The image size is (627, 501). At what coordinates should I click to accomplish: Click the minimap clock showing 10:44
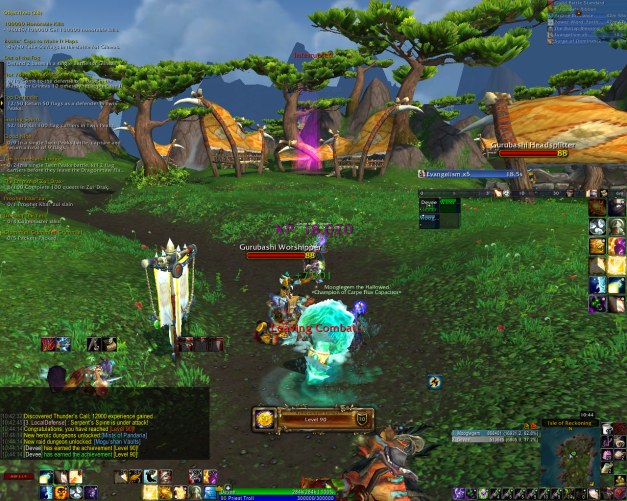587,414
